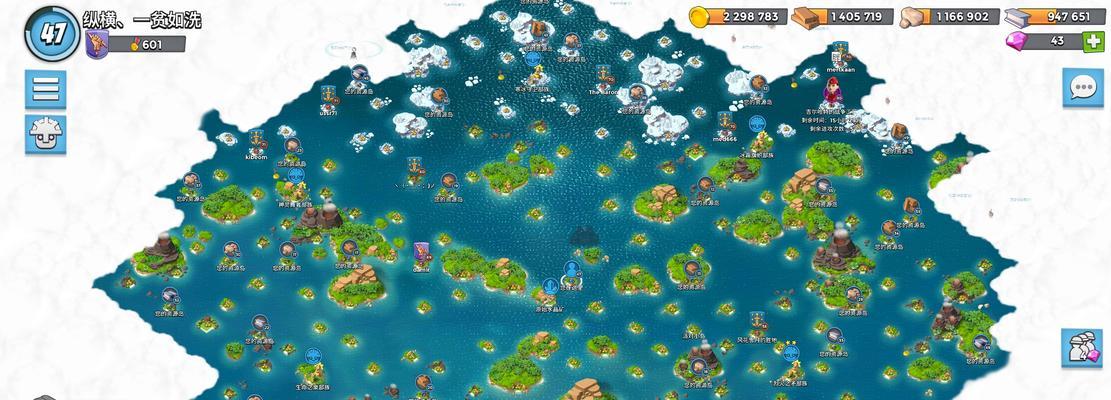Open the three-line hamburger menu
Image resolution: width=1111 pixels, height=400 pixels.
click(x=45, y=88)
